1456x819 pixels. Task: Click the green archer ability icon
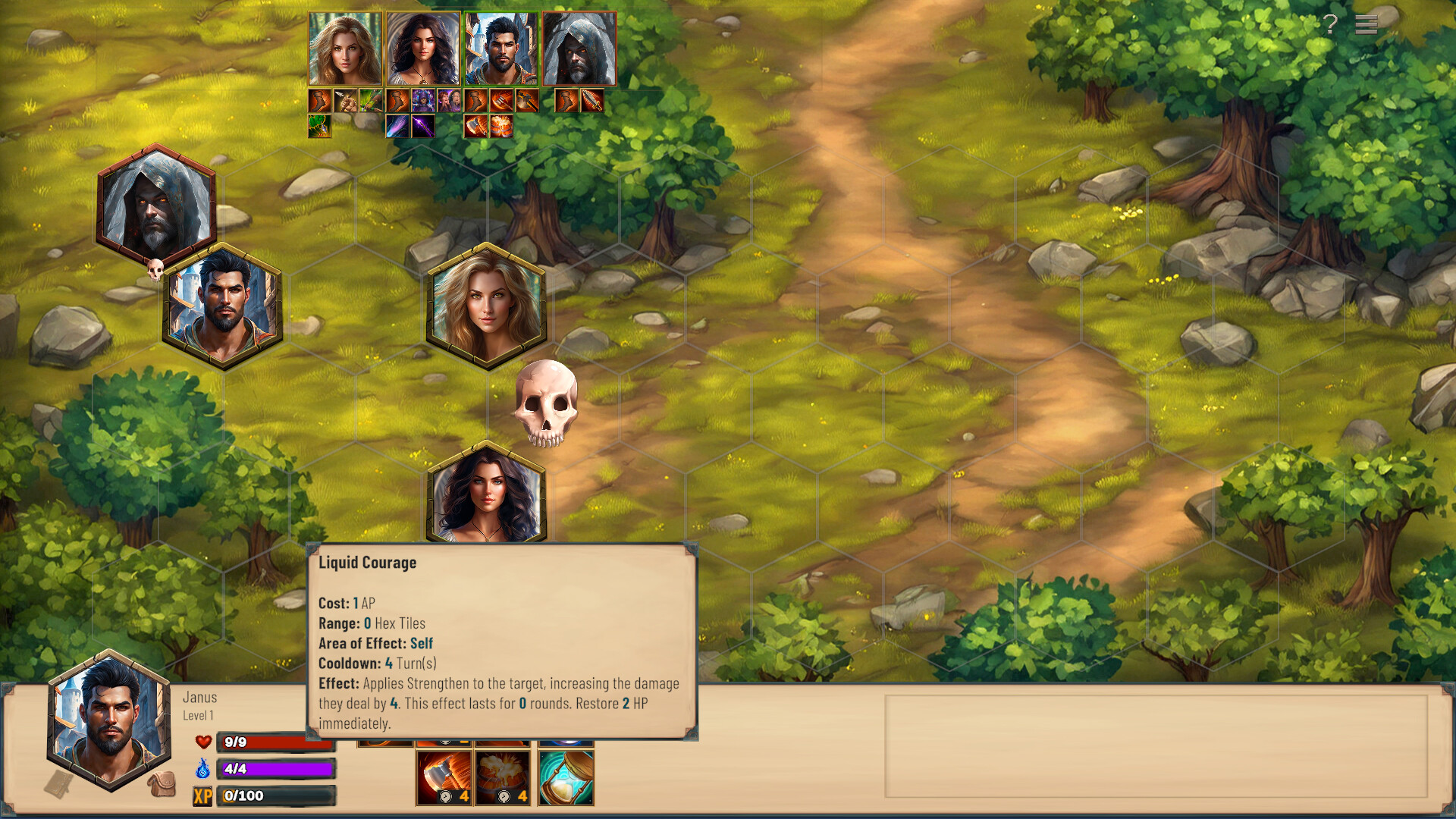point(369,101)
